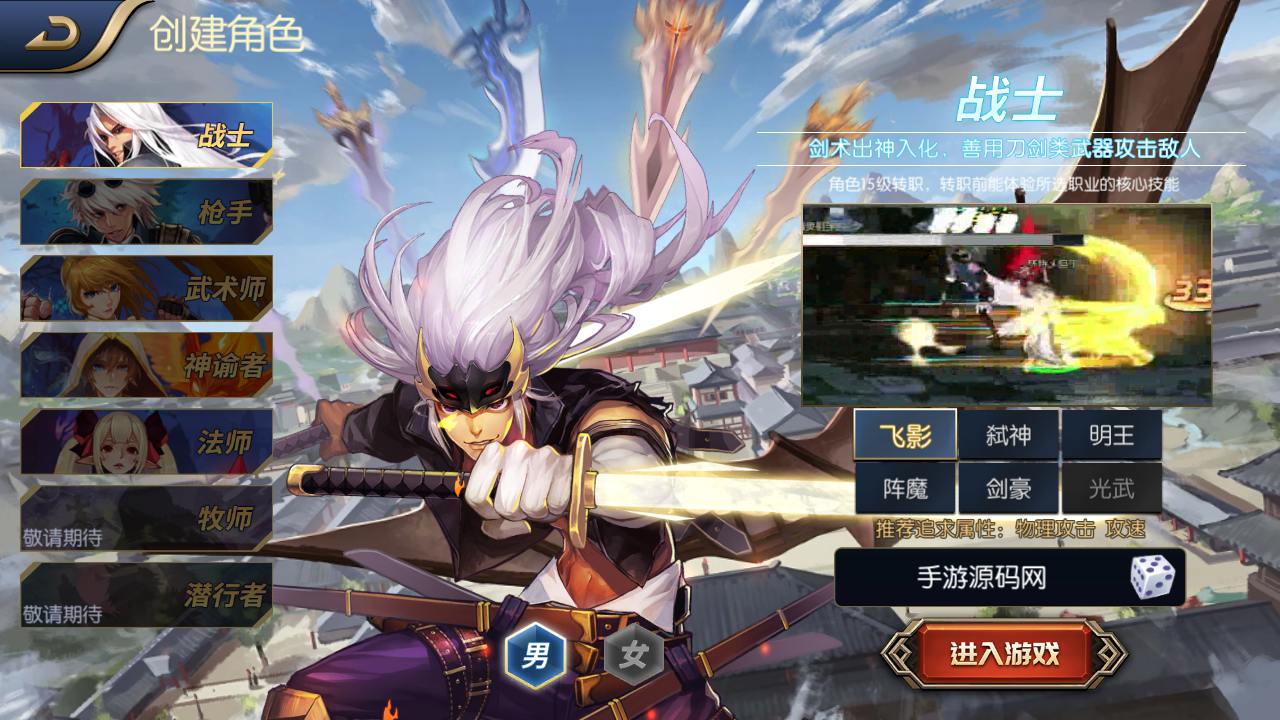Select the 战士 warrior class
The width and height of the screenshot is (1280, 720).
[146, 135]
